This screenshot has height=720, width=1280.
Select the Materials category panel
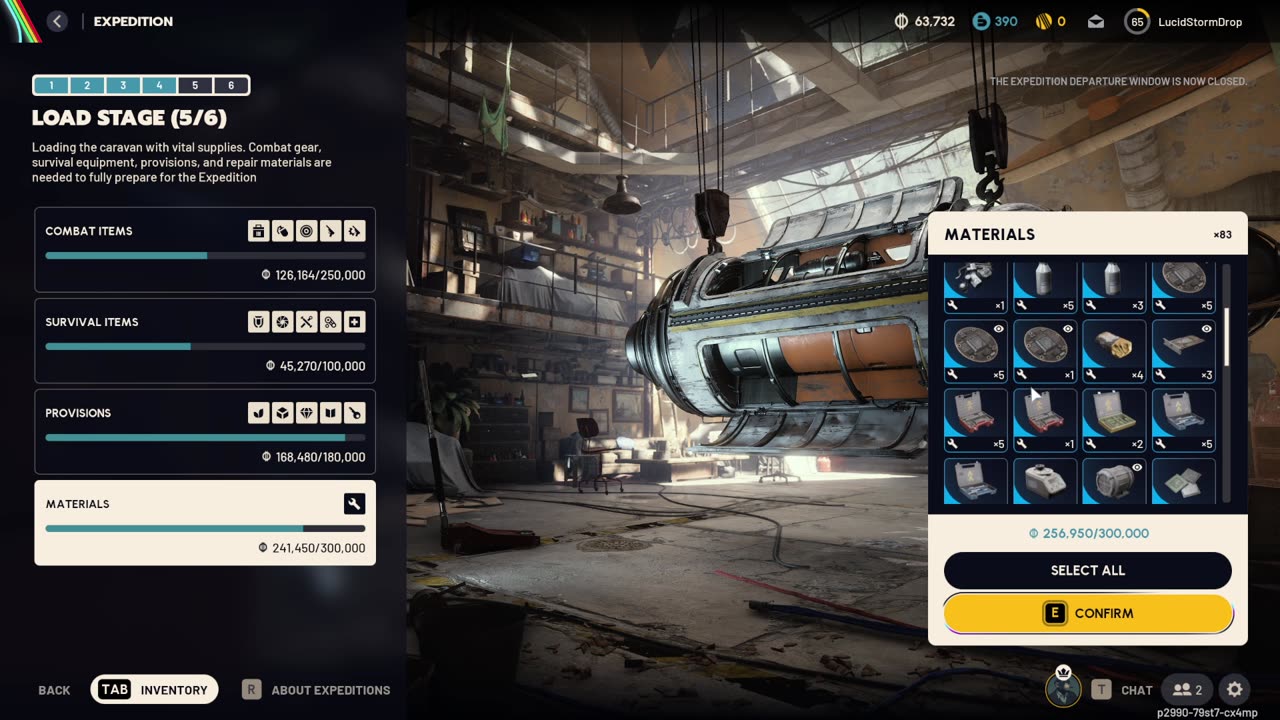point(205,522)
